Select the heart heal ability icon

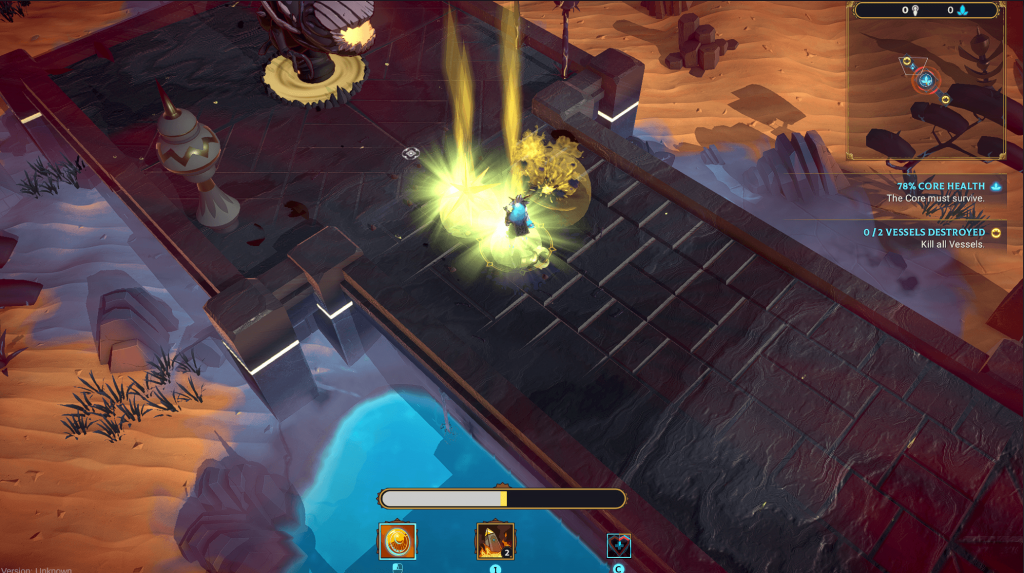tap(619, 545)
